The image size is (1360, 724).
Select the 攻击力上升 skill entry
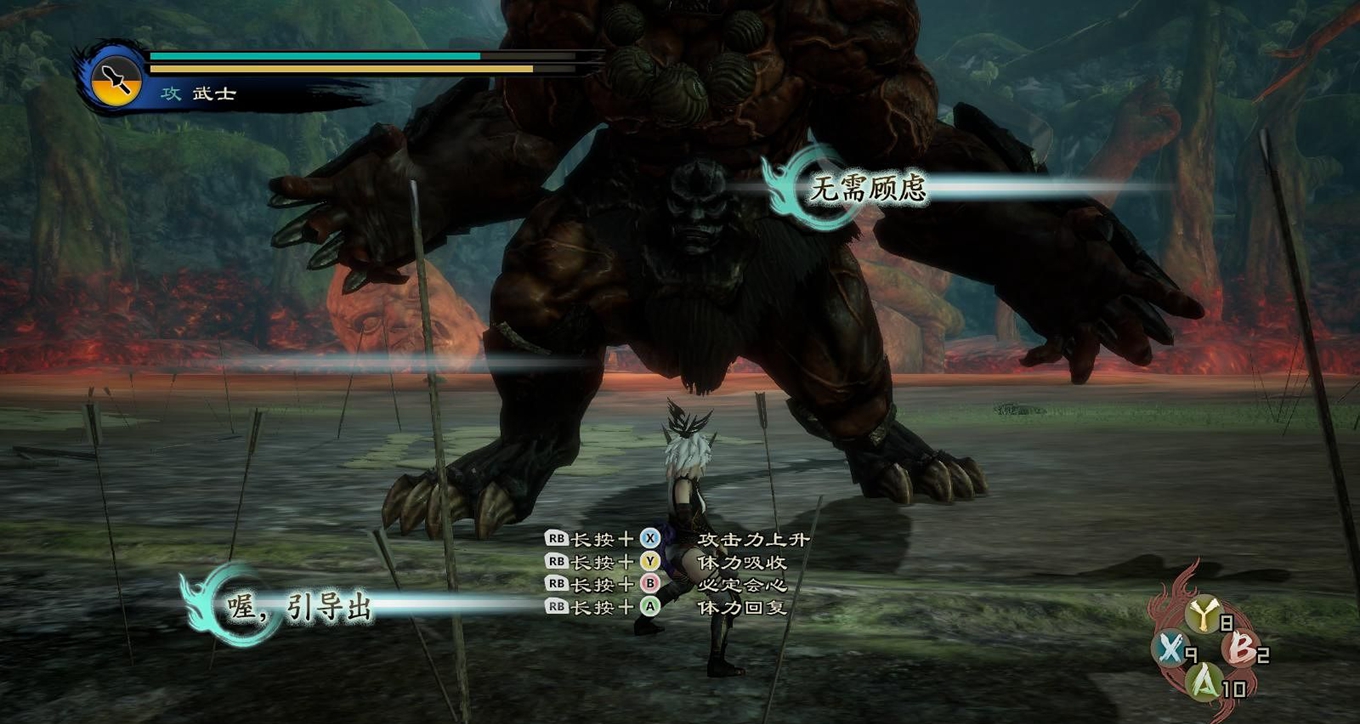[x=753, y=539]
